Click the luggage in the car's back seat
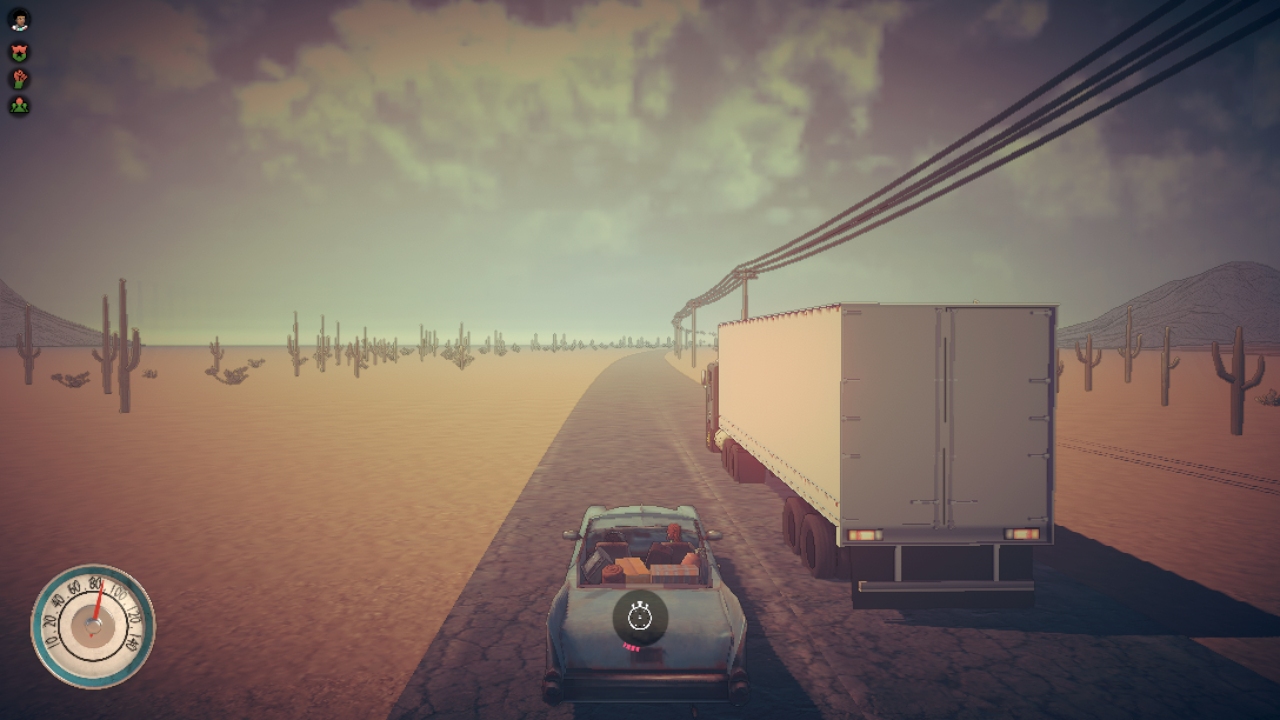Viewport: 1280px width, 720px height. [650, 568]
